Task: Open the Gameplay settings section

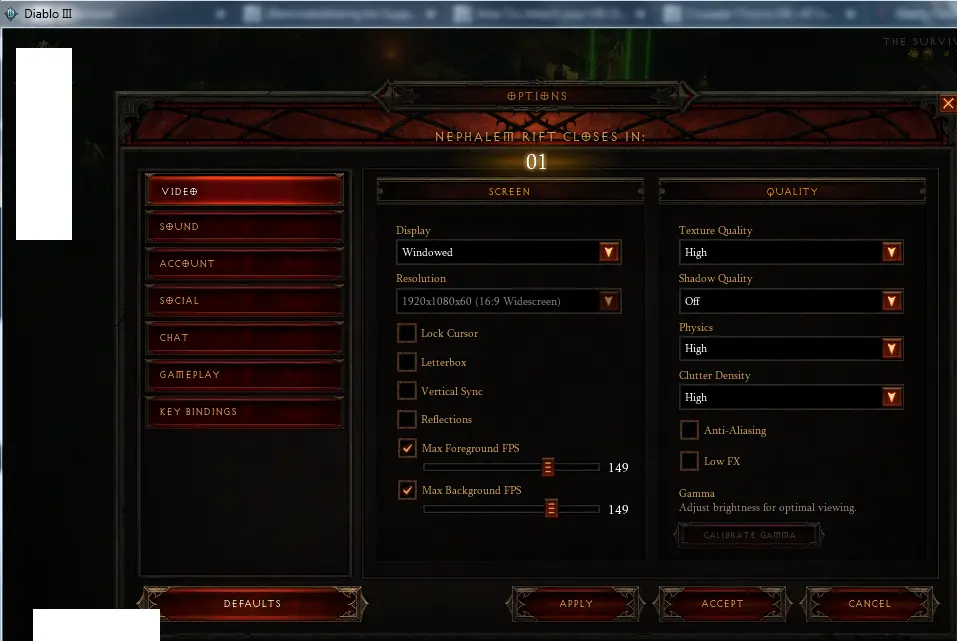Action: click(244, 375)
